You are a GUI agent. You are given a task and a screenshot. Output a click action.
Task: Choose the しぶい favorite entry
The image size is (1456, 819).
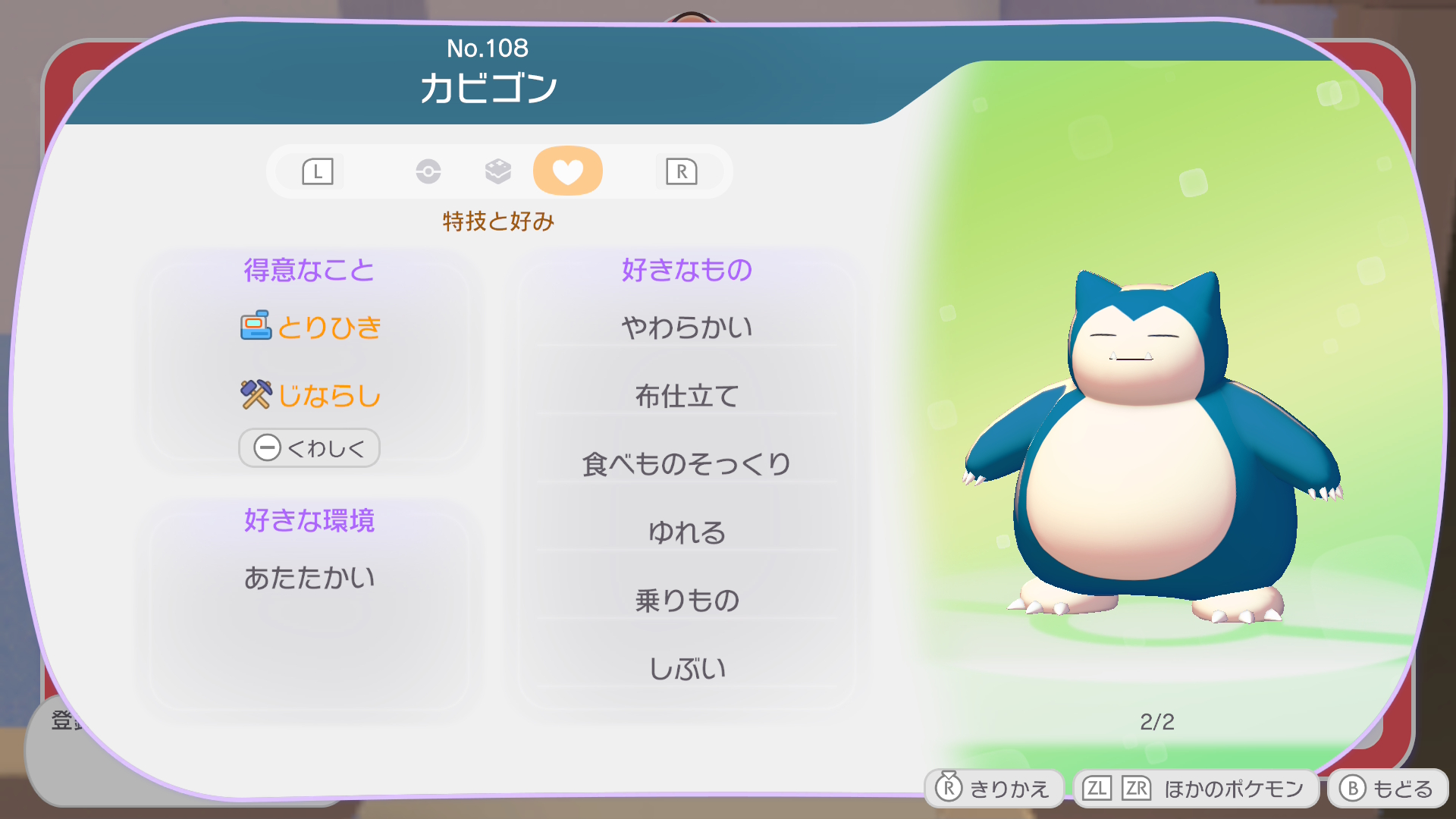click(686, 669)
